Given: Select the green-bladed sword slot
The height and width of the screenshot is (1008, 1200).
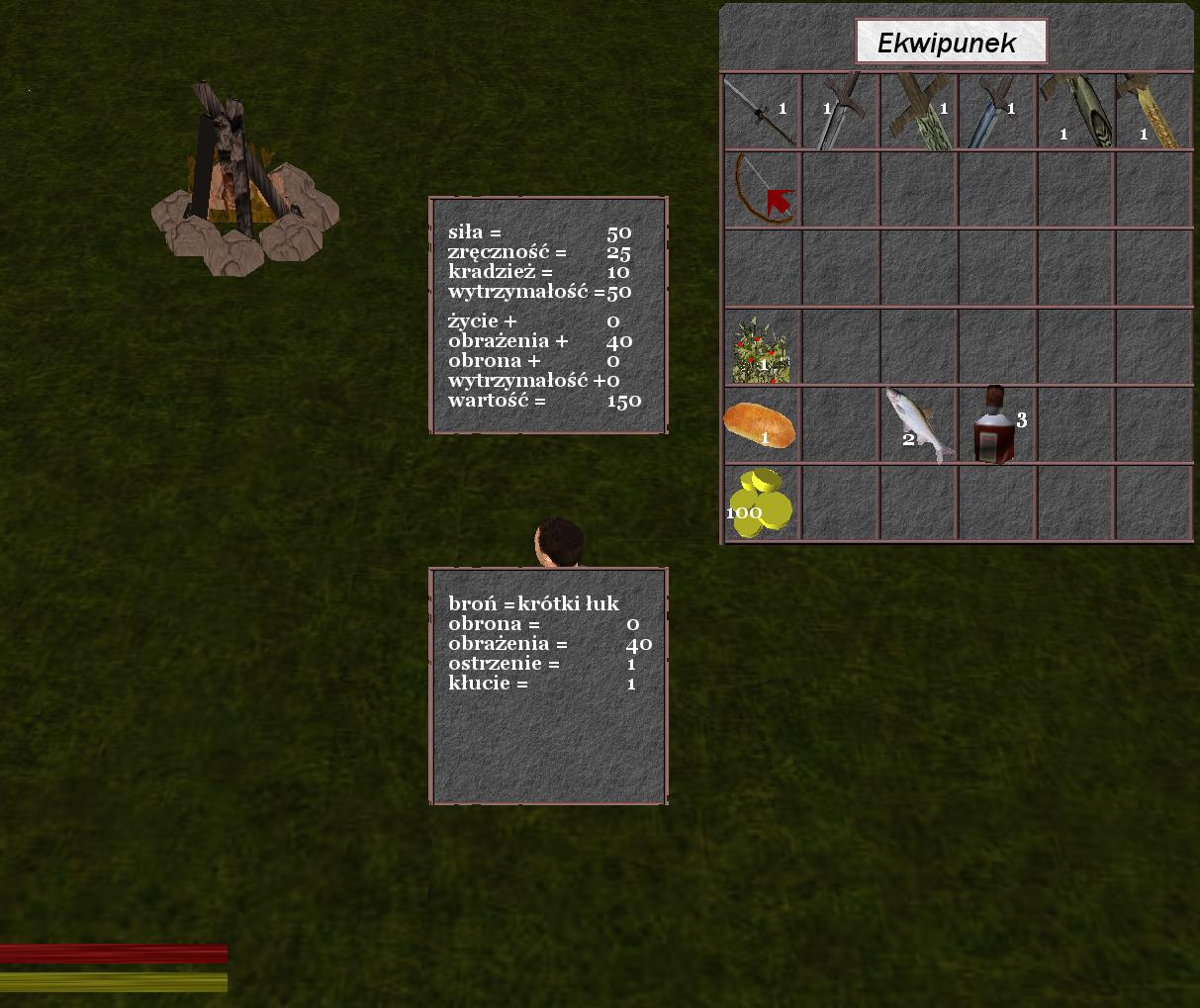Looking at the screenshot, I should tap(918, 112).
